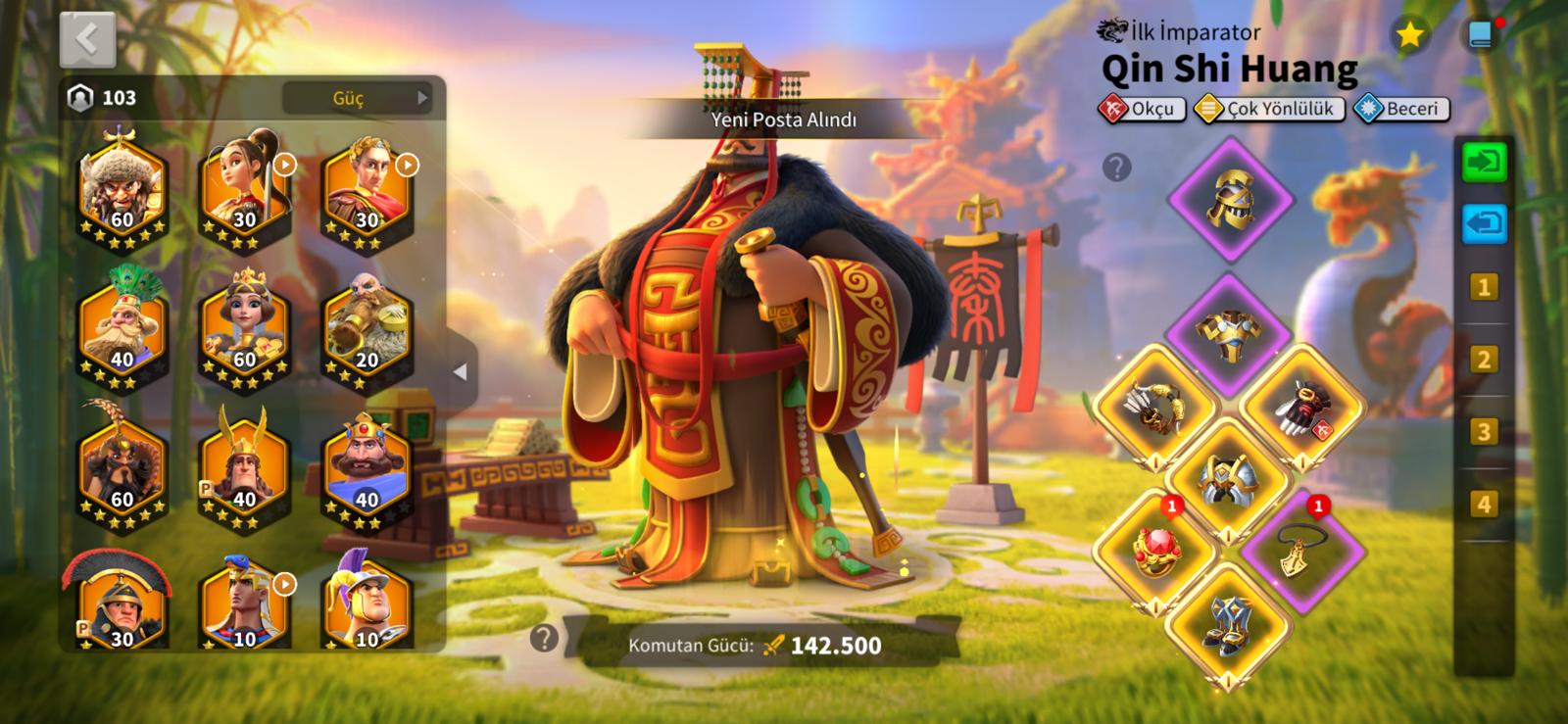The image size is (1568, 724).
Task: Collapse the commander list panel arrow
Action: click(460, 372)
